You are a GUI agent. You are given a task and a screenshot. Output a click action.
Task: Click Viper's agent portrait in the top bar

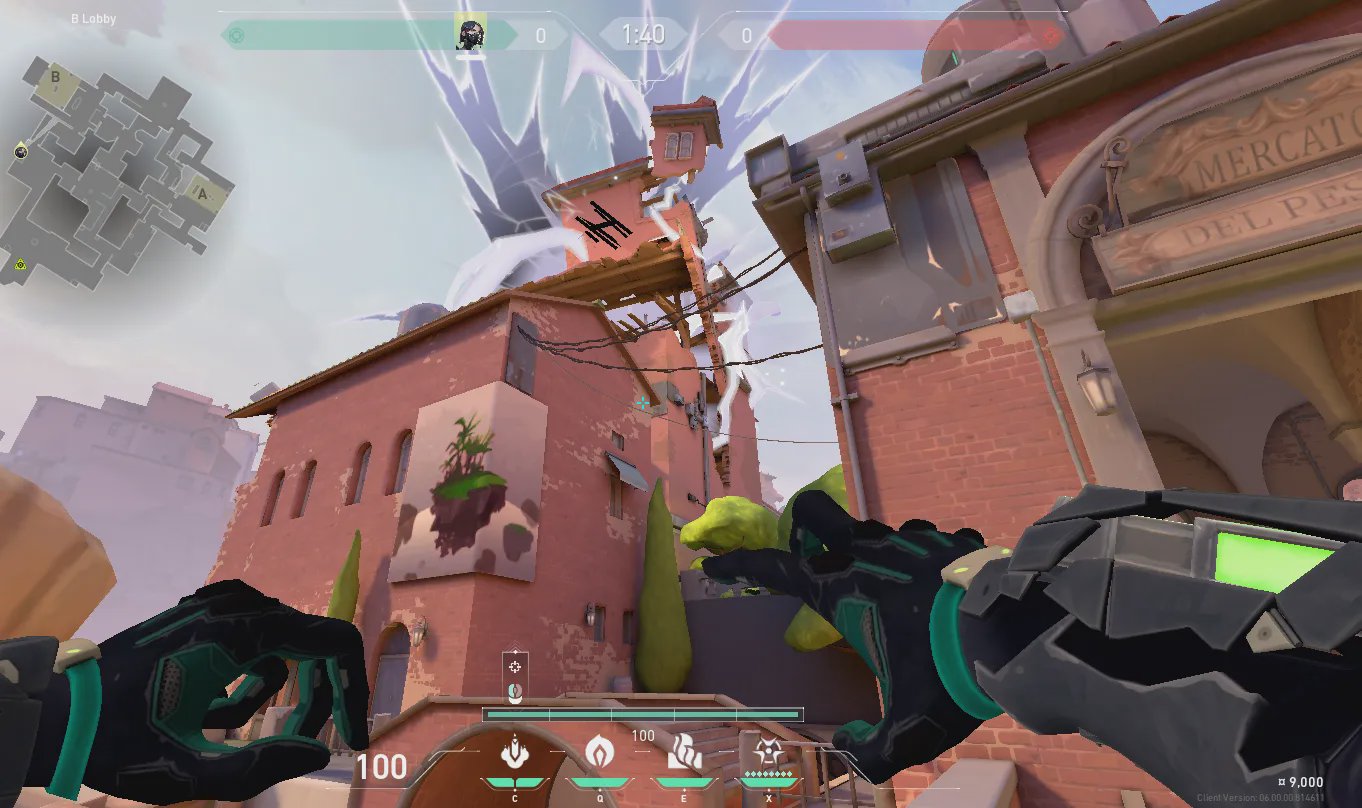pyautogui.click(x=470, y=34)
